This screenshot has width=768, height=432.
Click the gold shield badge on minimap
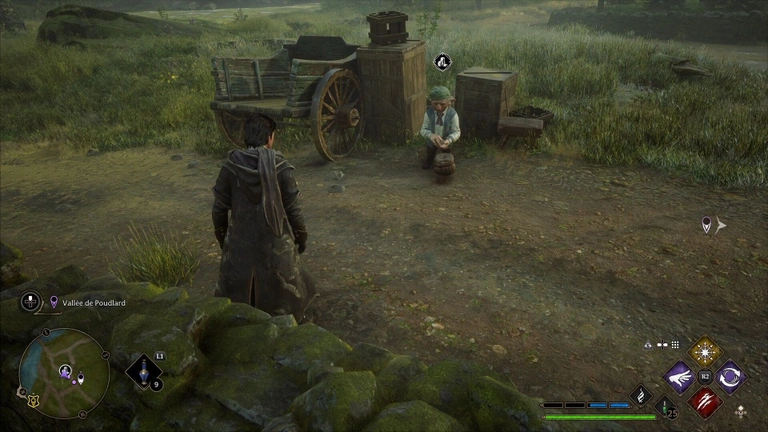(x=30, y=401)
